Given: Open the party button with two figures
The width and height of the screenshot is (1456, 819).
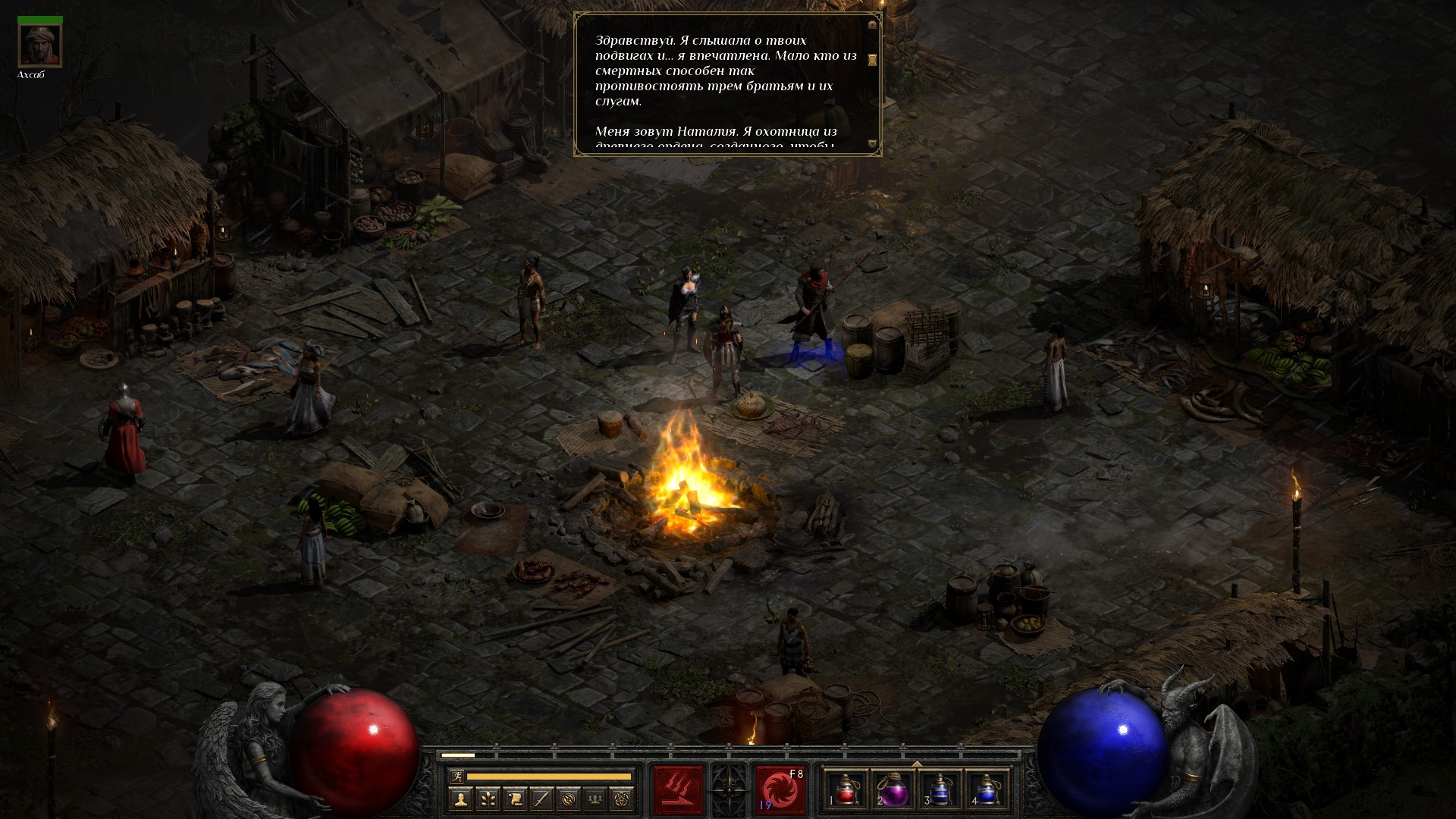Looking at the screenshot, I should (x=596, y=799).
